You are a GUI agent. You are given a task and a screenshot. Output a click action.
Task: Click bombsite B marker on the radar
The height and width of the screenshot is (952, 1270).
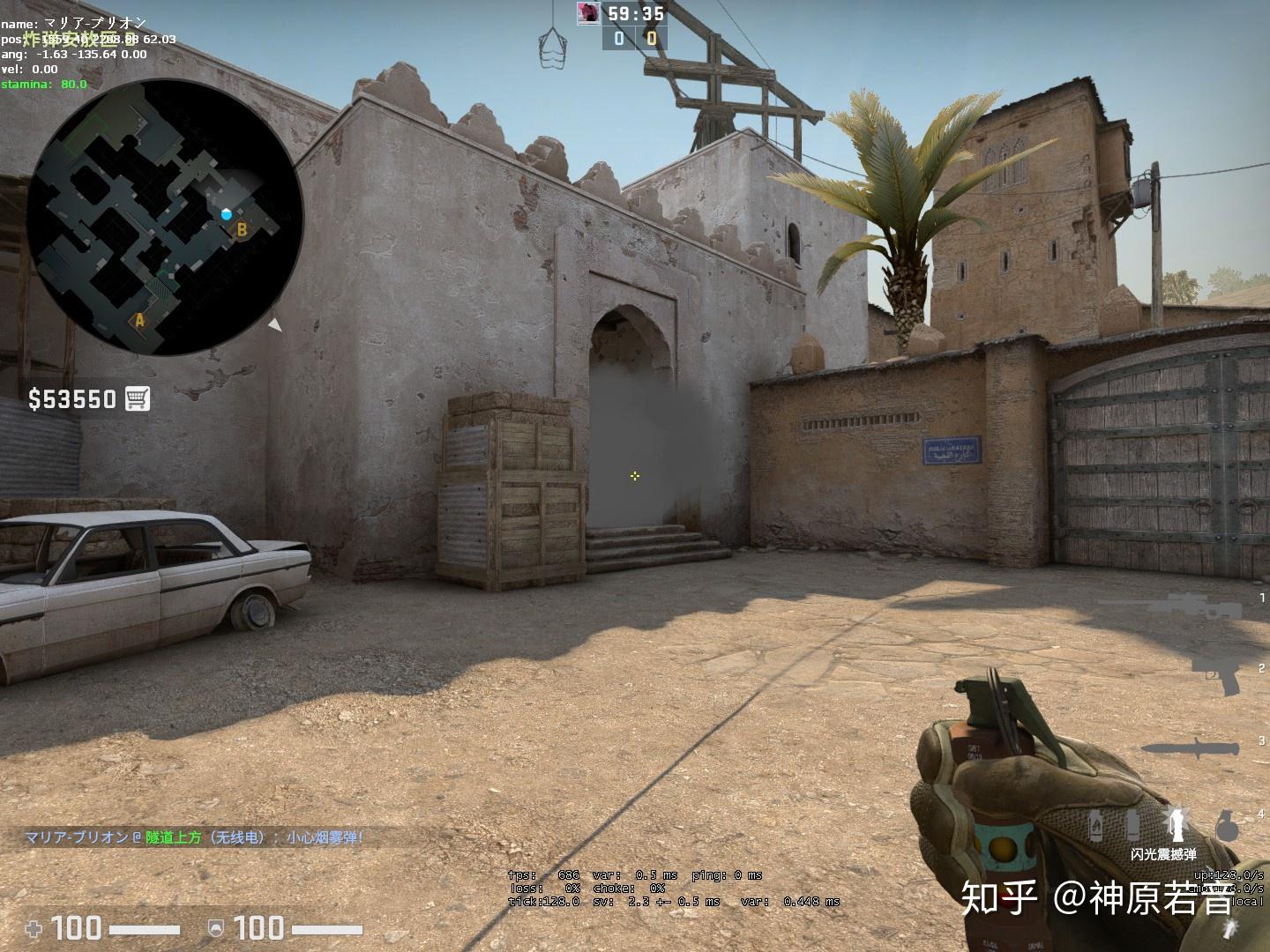pyautogui.click(x=240, y=230)
